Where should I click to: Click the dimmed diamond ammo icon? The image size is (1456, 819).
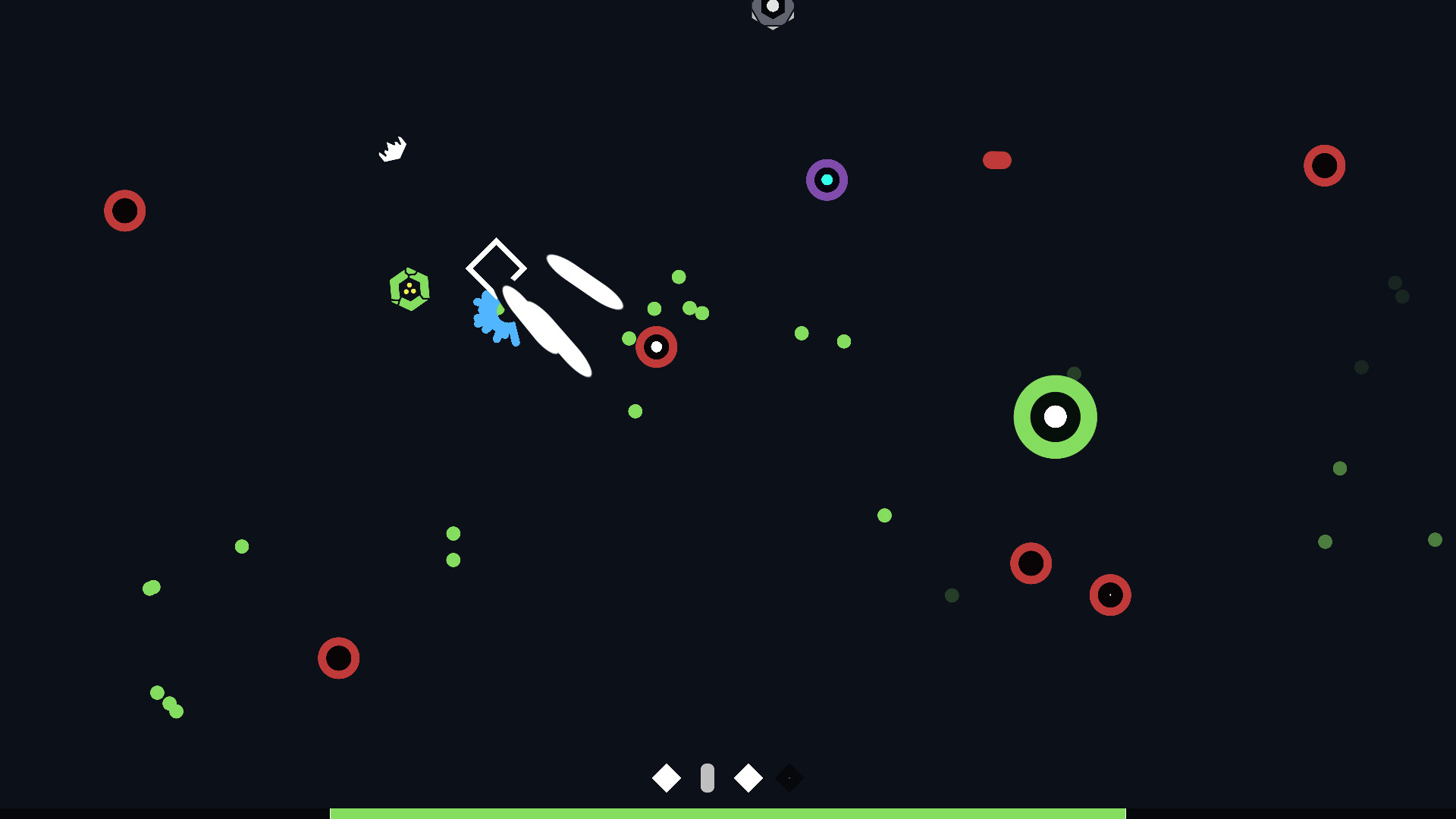coord(789,777)
